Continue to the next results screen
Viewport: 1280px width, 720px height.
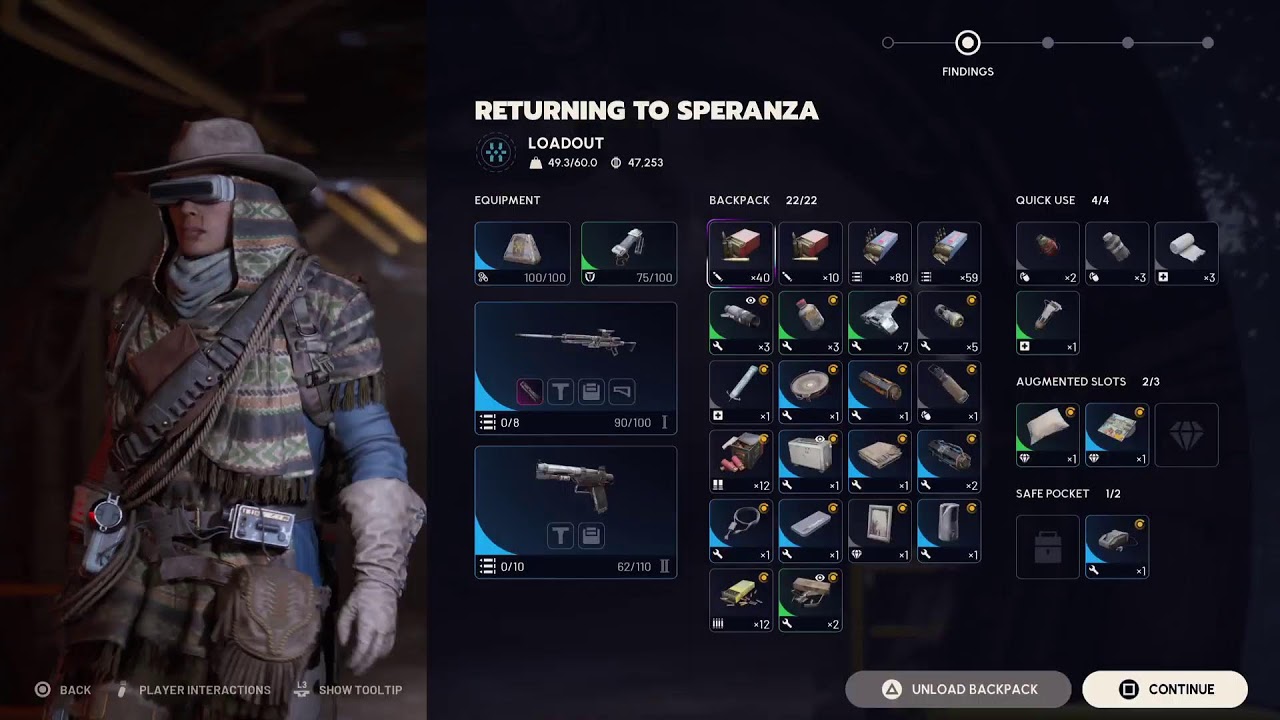(1164, 689)
